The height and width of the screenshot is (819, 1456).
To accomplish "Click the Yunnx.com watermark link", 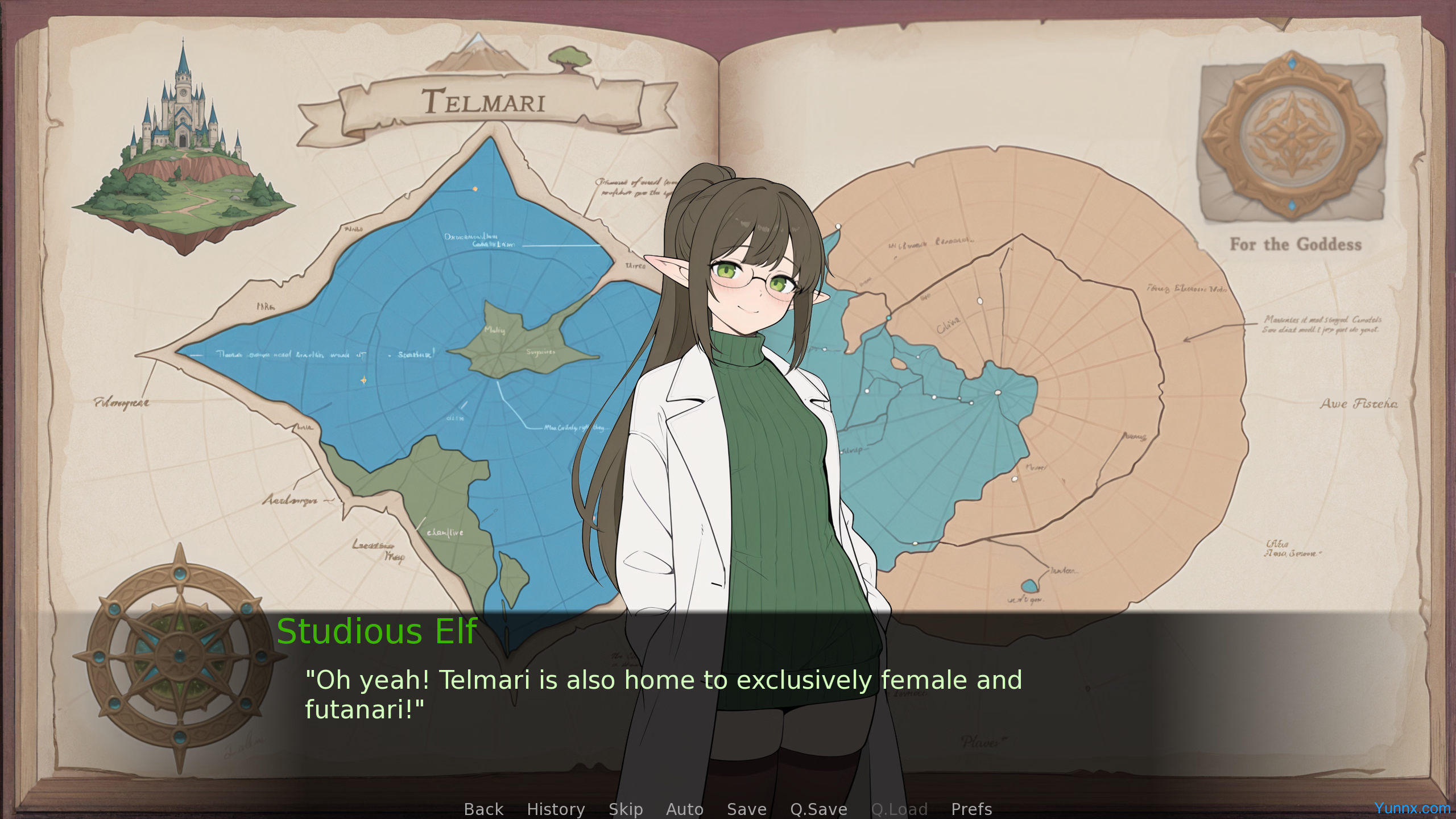I will (1412, 808).
